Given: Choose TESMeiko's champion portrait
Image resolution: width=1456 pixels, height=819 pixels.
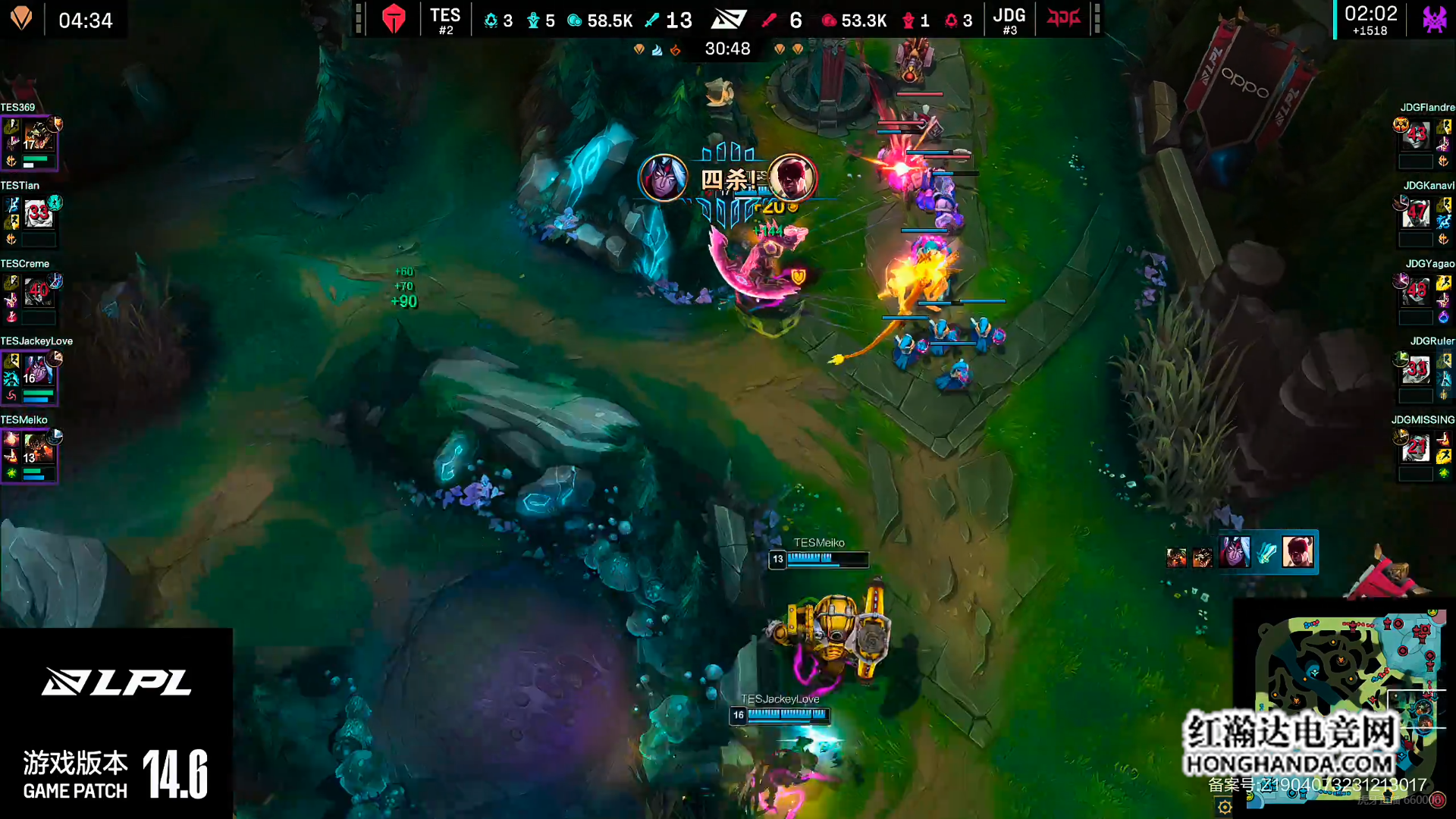Looking at the screenshot, I should (37, 449).
